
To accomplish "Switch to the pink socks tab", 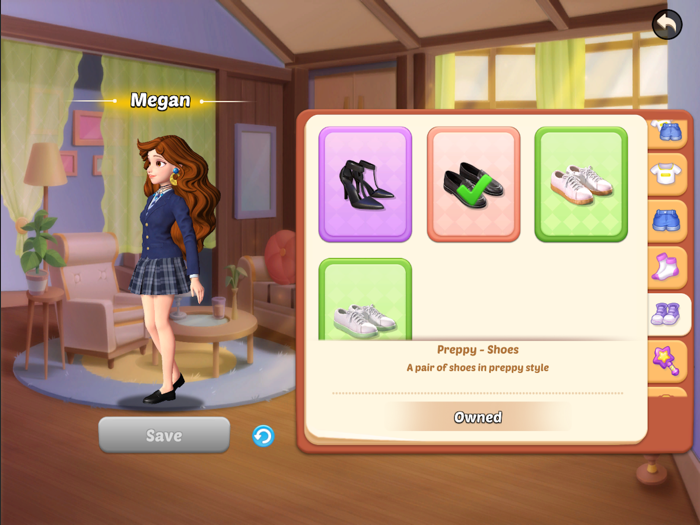I will pos(667,267).
